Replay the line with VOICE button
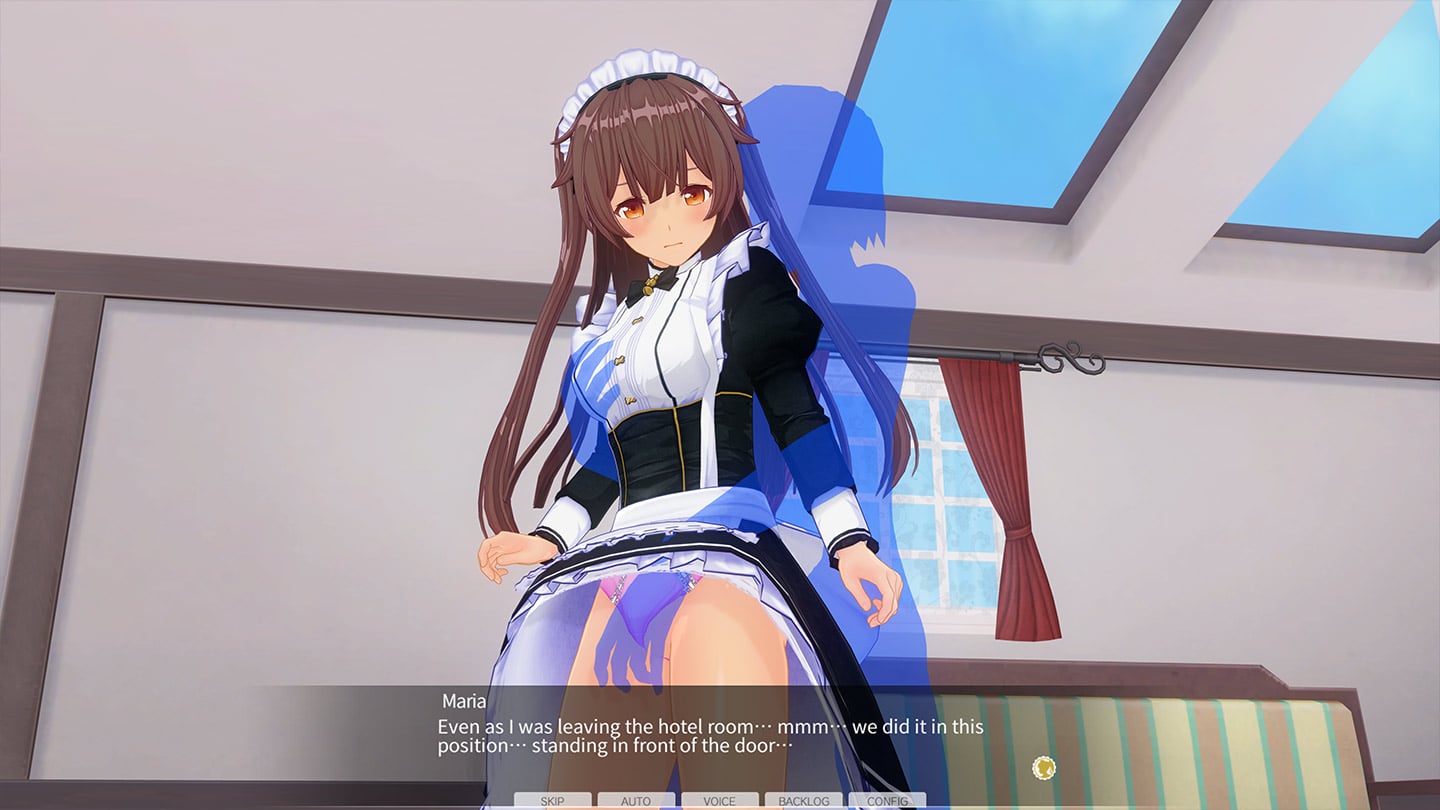 [719, 801]
